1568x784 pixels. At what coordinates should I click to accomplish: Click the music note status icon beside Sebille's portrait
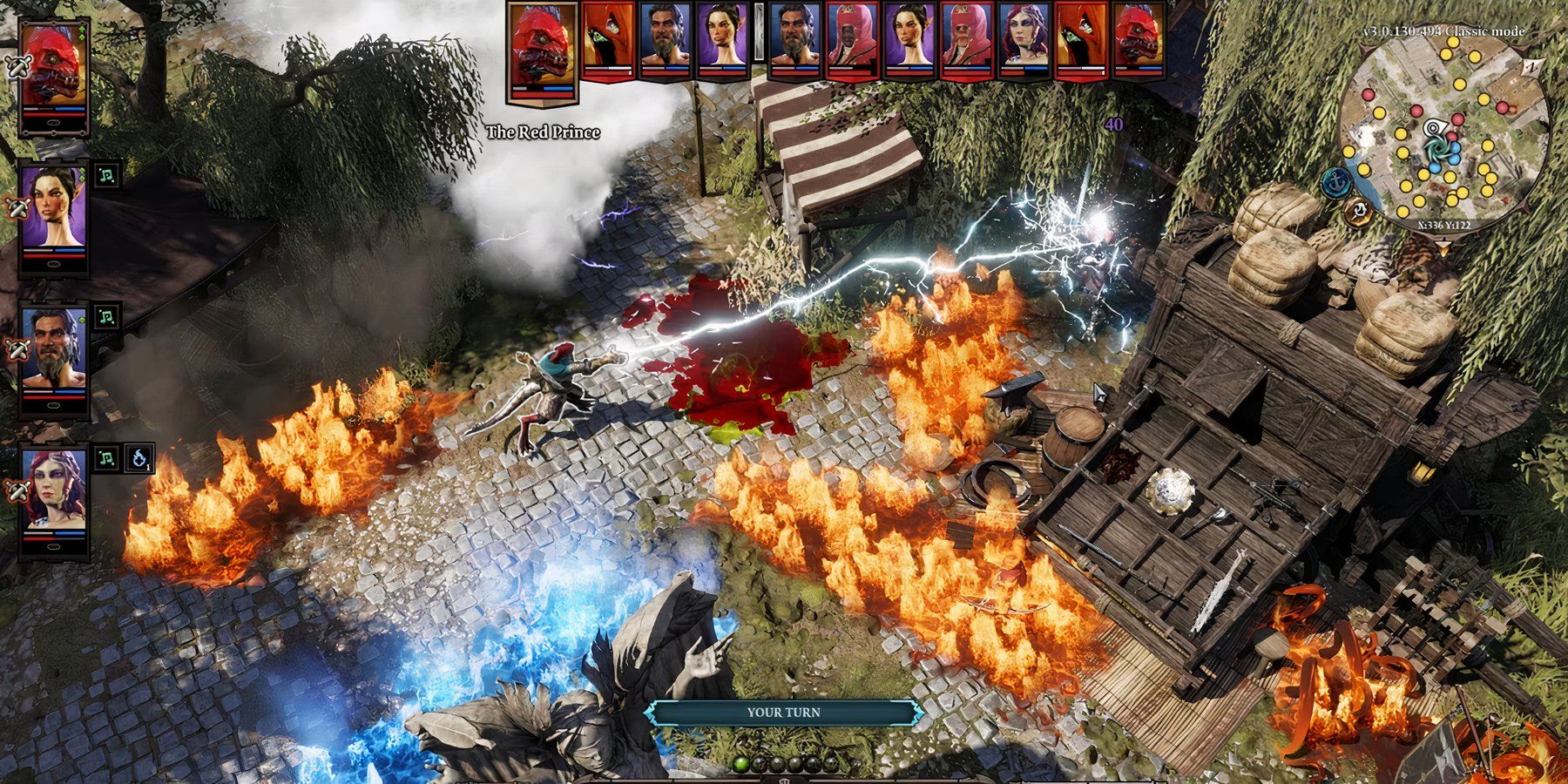coord(105,177)
